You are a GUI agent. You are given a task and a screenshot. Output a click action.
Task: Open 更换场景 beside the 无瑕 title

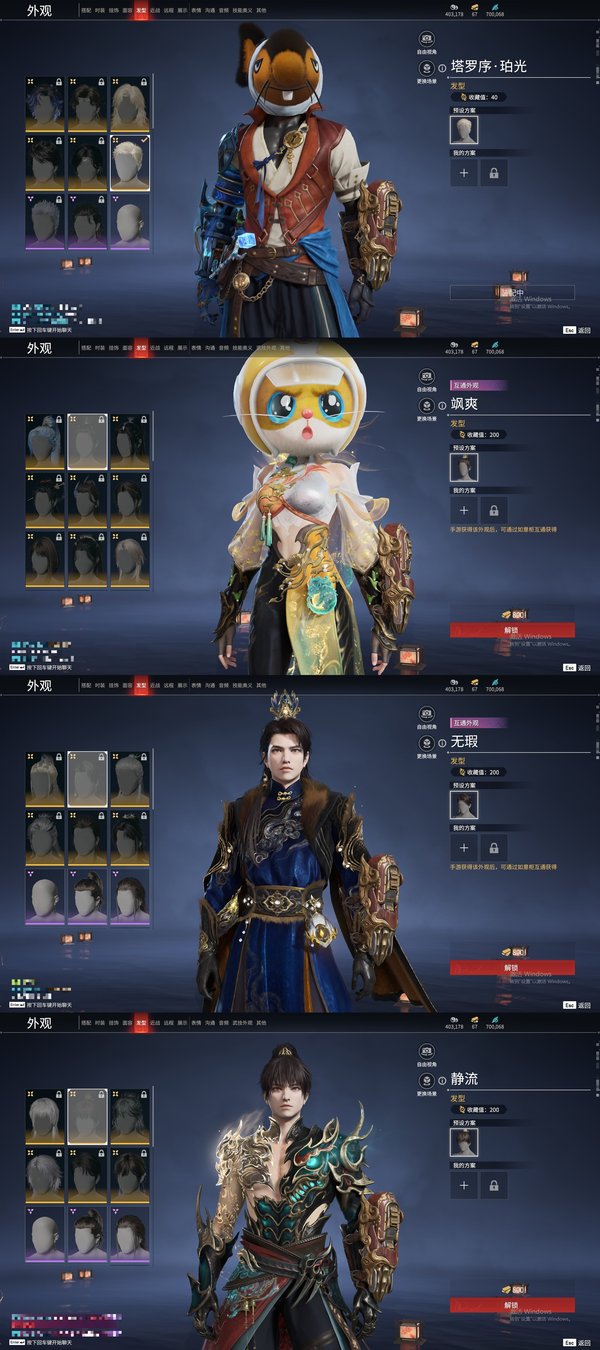427,744
